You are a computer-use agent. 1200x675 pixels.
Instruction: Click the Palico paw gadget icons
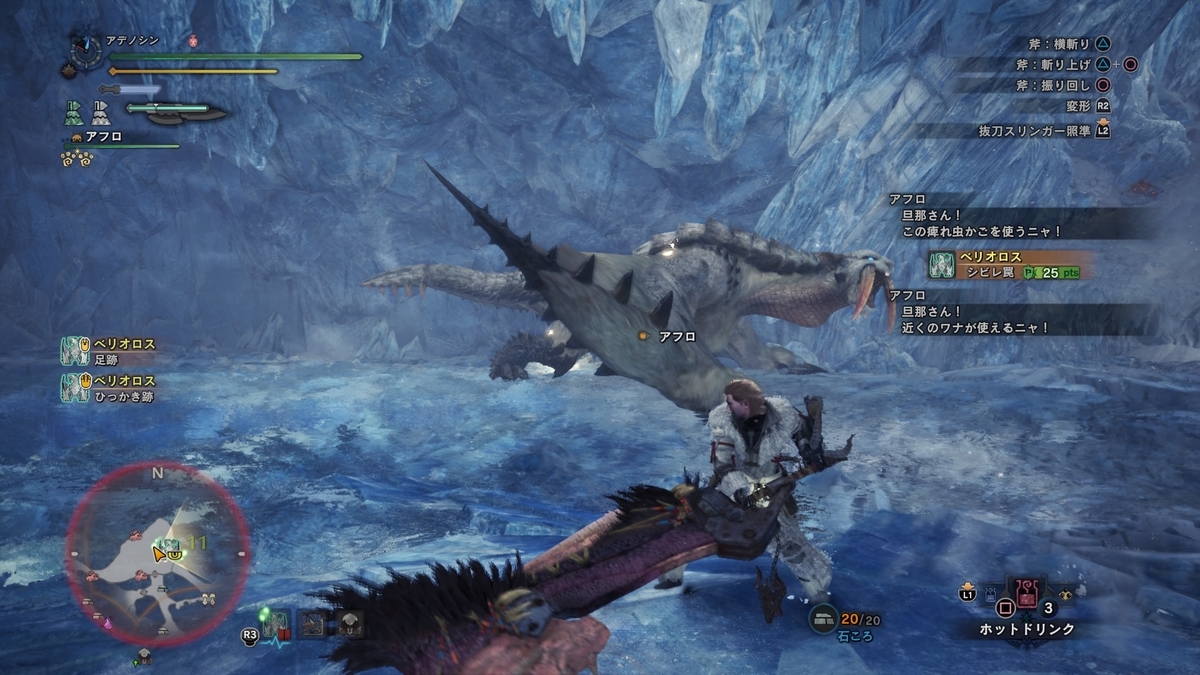pos(79,157)
